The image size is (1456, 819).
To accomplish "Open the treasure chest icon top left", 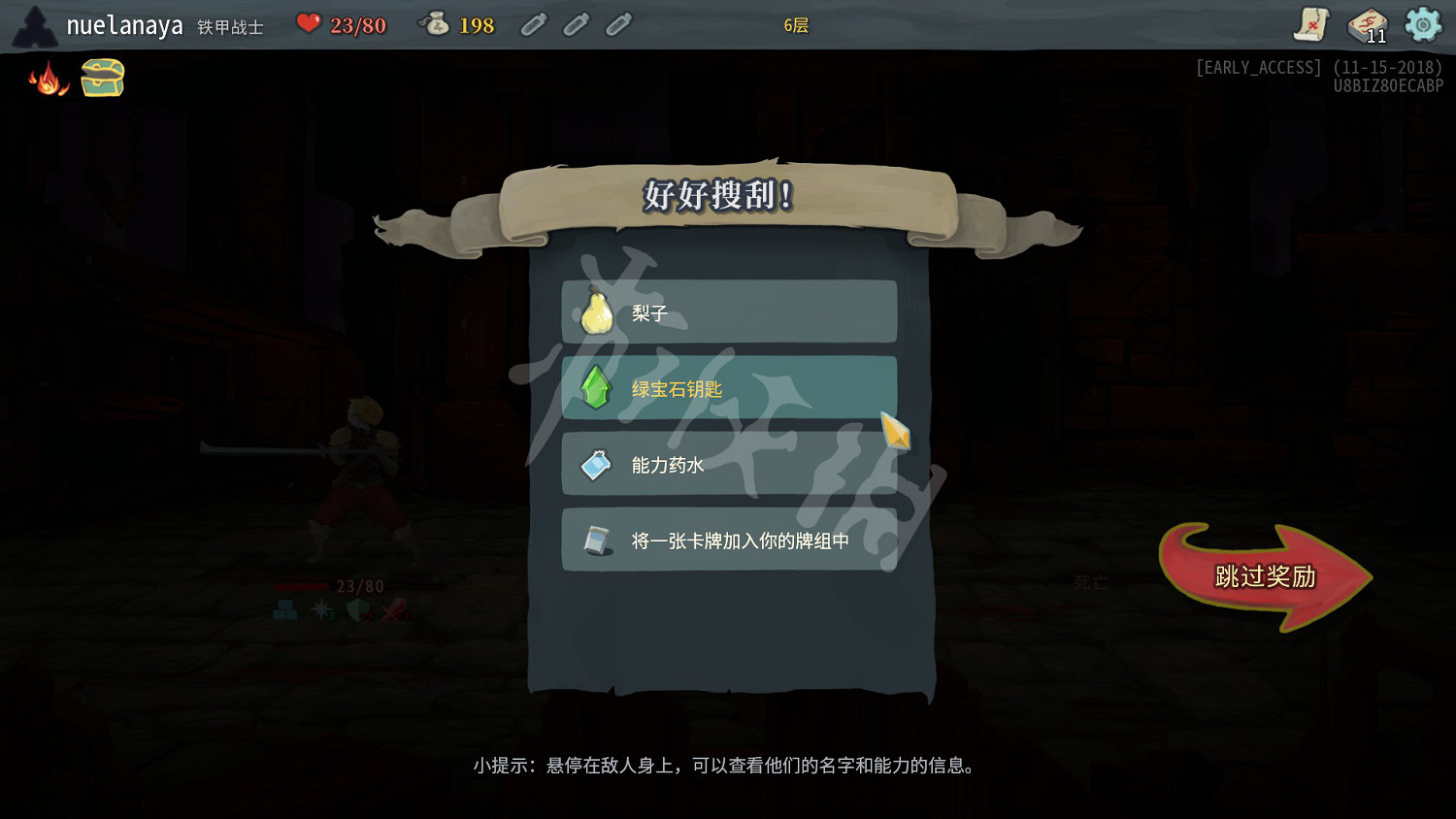I will pyautogui.click(x=101, y=77).
